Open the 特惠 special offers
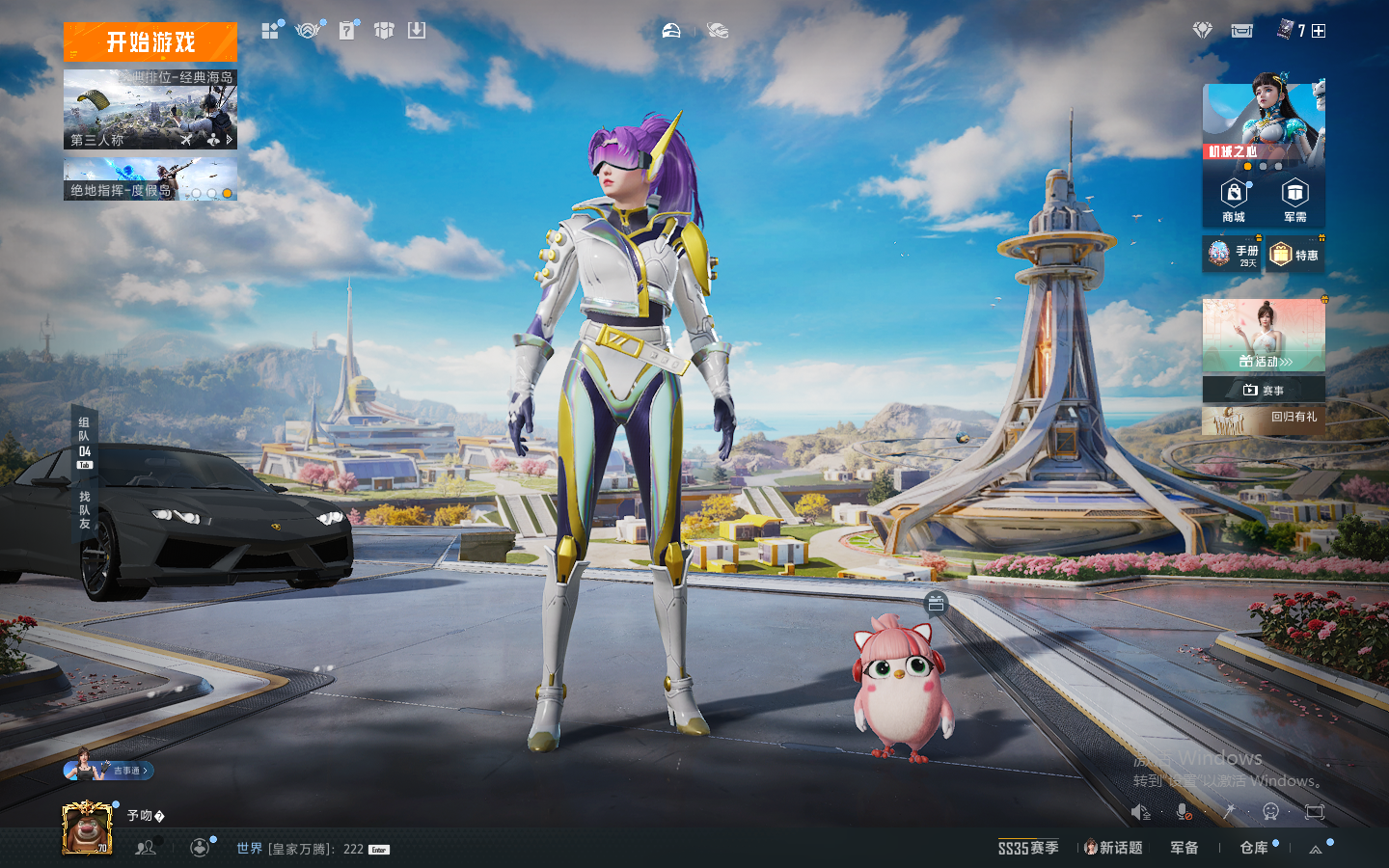The width and height of the screenshot is (1389, 868). [1294, 255]
